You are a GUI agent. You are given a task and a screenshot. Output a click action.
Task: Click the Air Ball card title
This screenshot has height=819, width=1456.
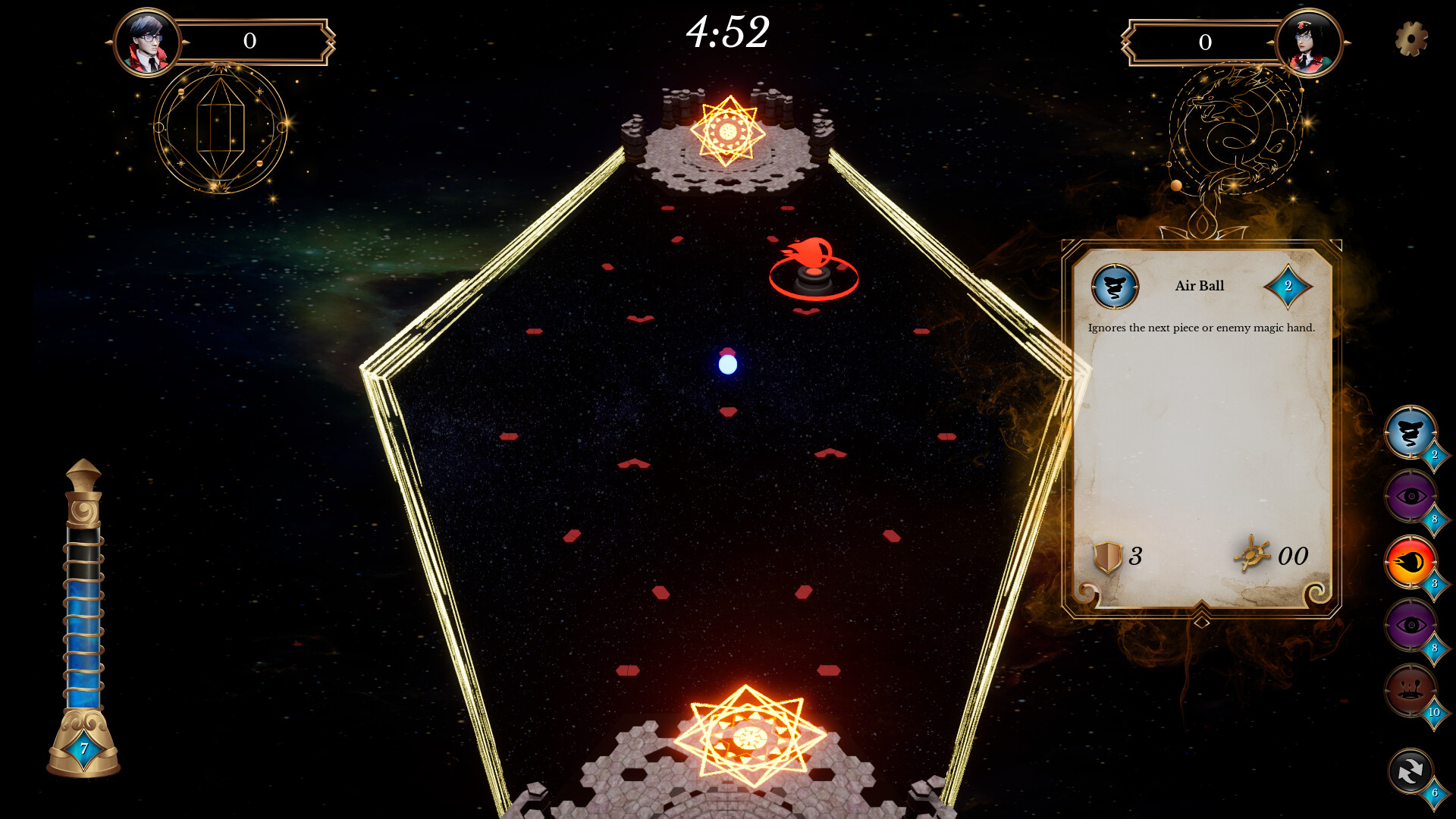coord(1199,286)
